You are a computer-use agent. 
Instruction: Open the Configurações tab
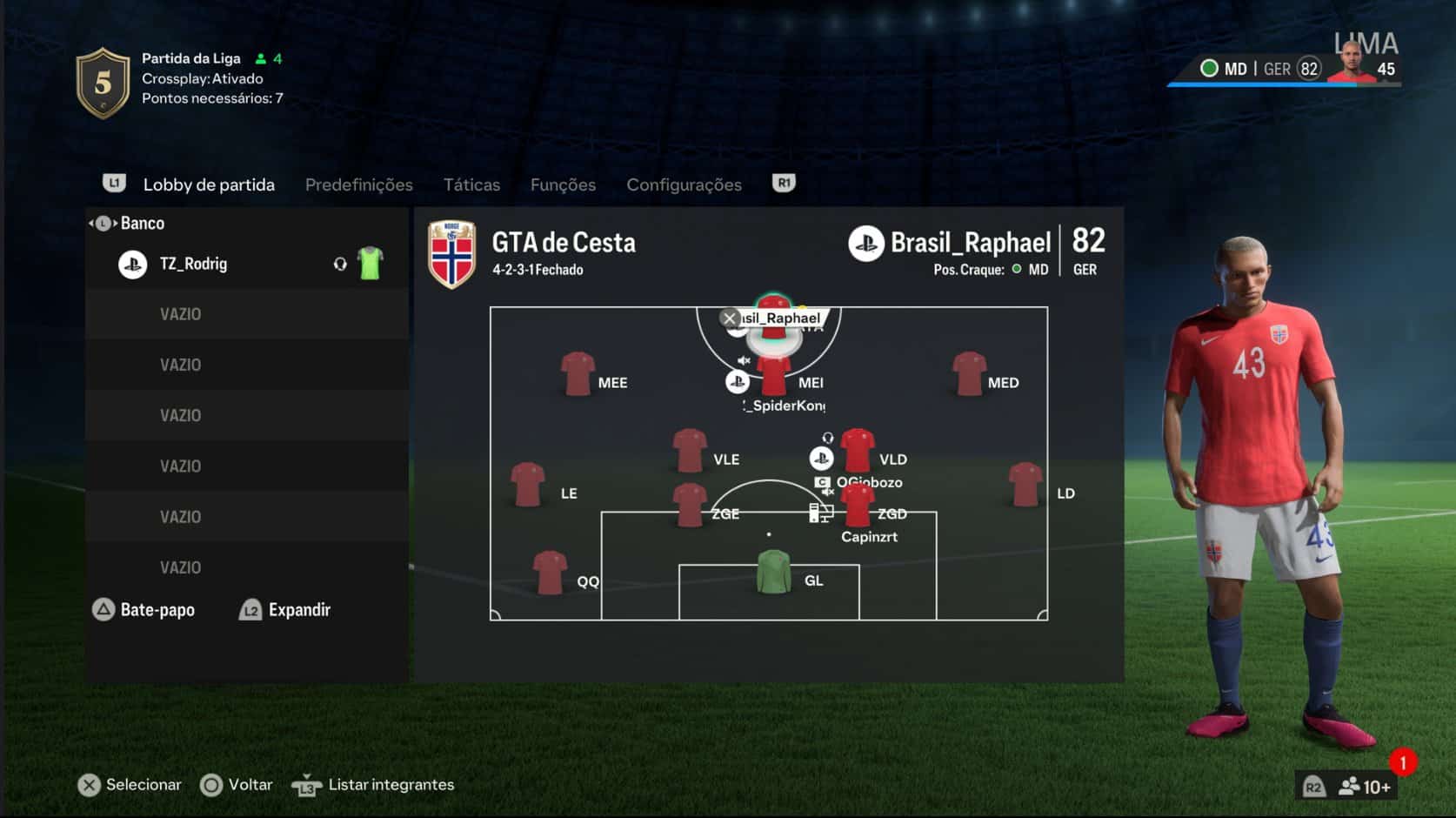pos(685,184)
